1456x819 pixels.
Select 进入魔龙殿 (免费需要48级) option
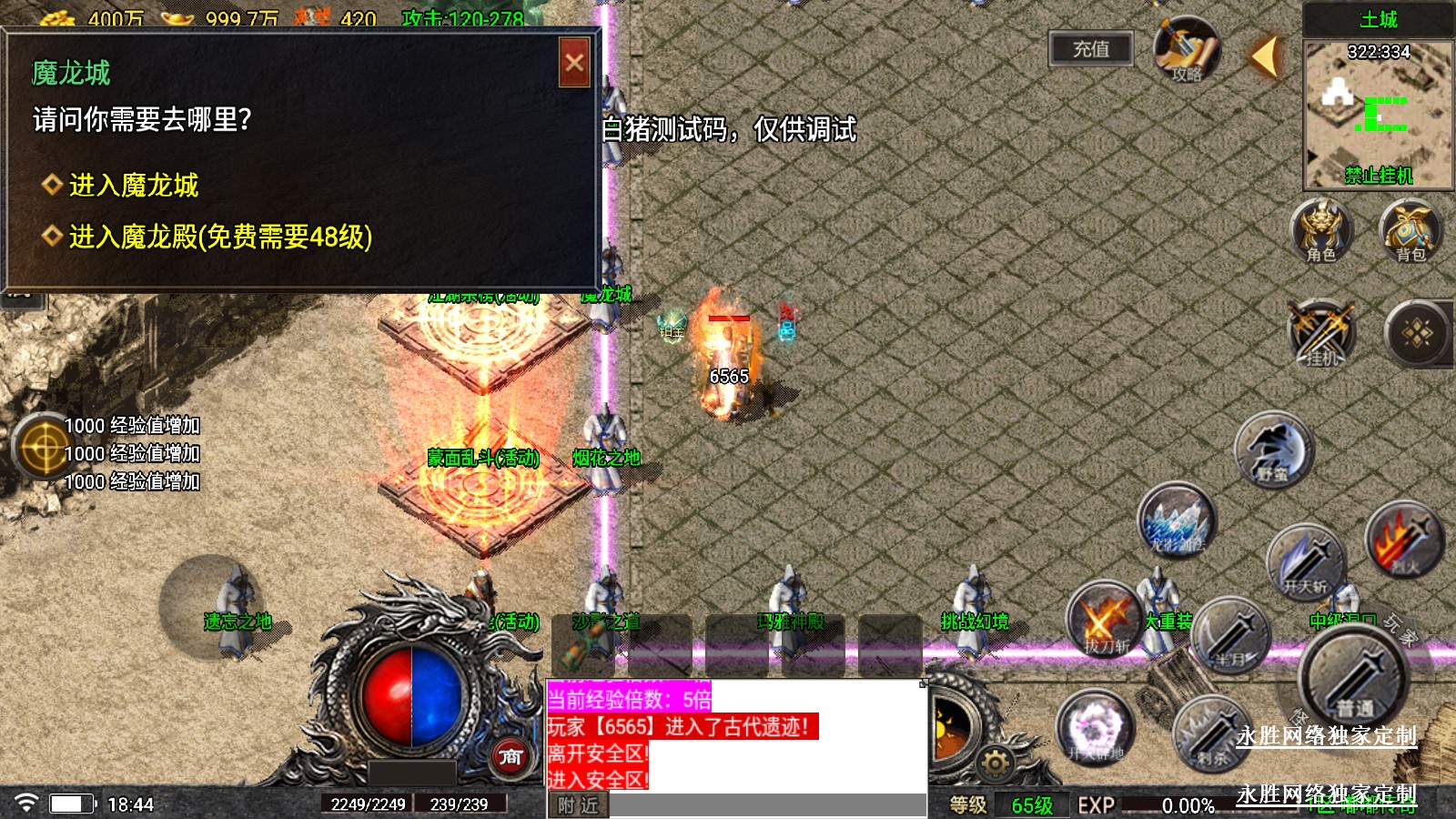tap(219, 238)
